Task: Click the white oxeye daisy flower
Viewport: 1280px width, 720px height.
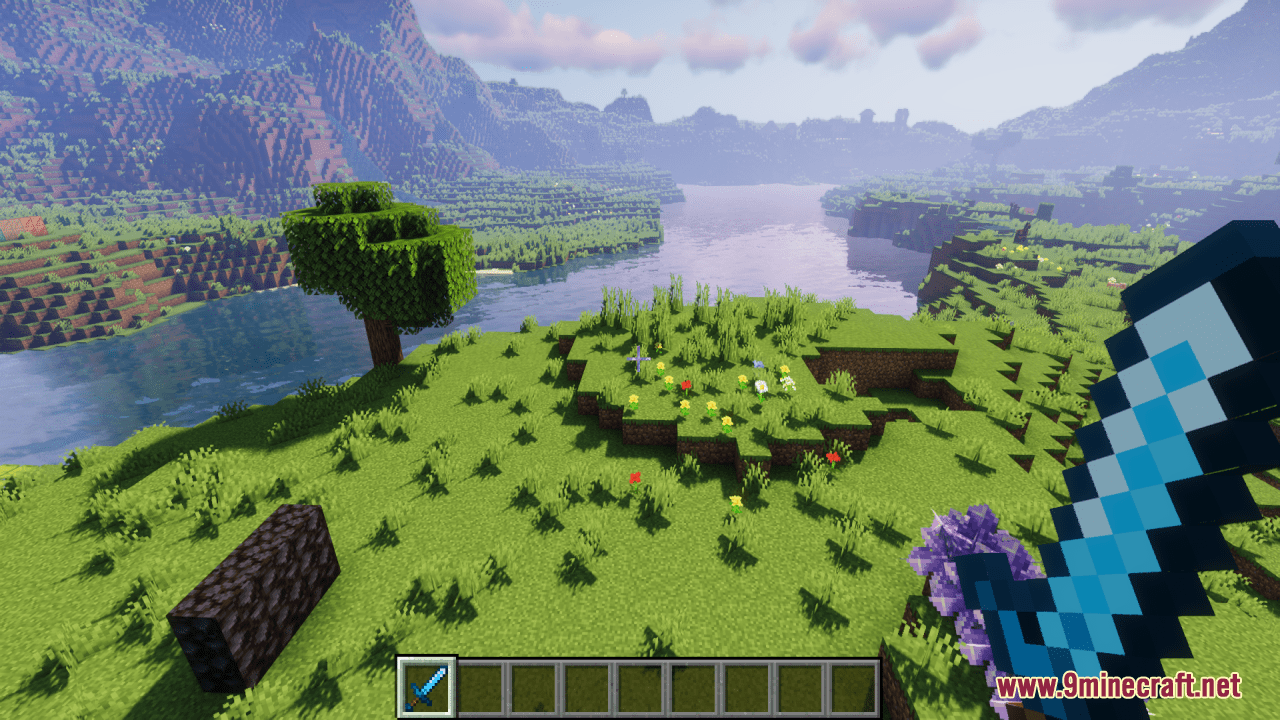Action: click(763, 385)
